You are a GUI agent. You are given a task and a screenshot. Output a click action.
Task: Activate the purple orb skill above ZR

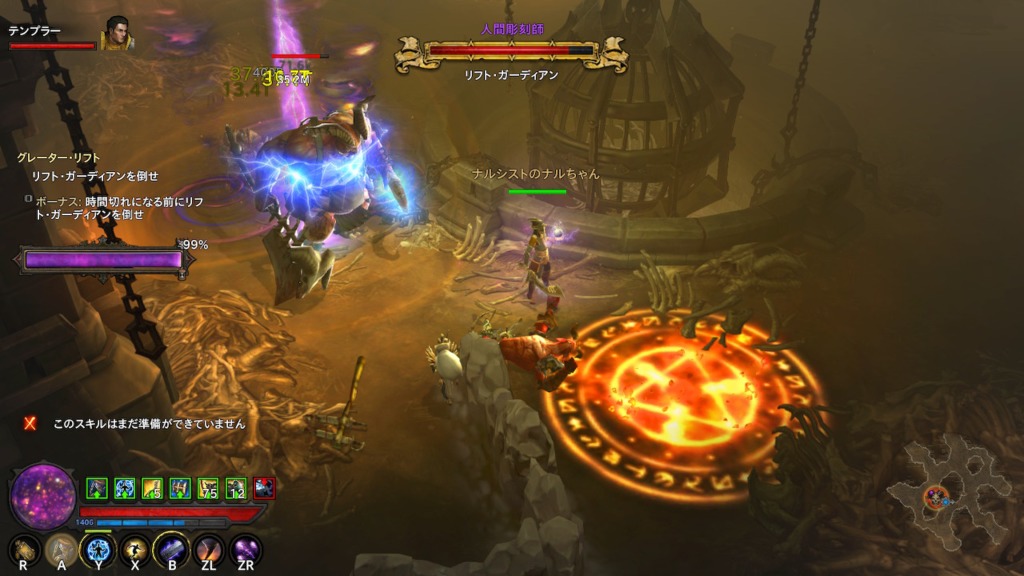pos(245,550)
